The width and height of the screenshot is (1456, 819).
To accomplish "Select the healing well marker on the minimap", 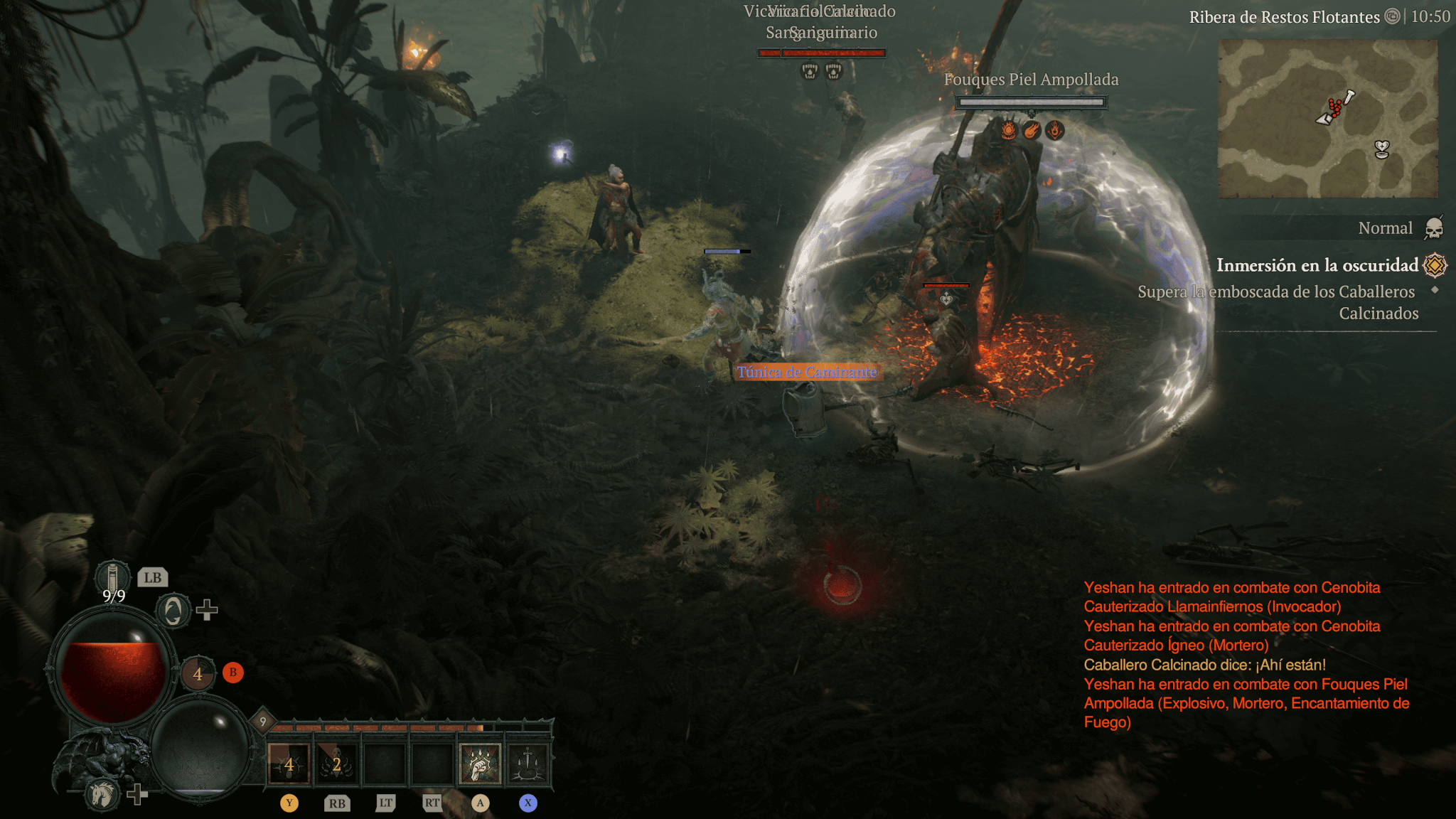I will (1381, 149).
